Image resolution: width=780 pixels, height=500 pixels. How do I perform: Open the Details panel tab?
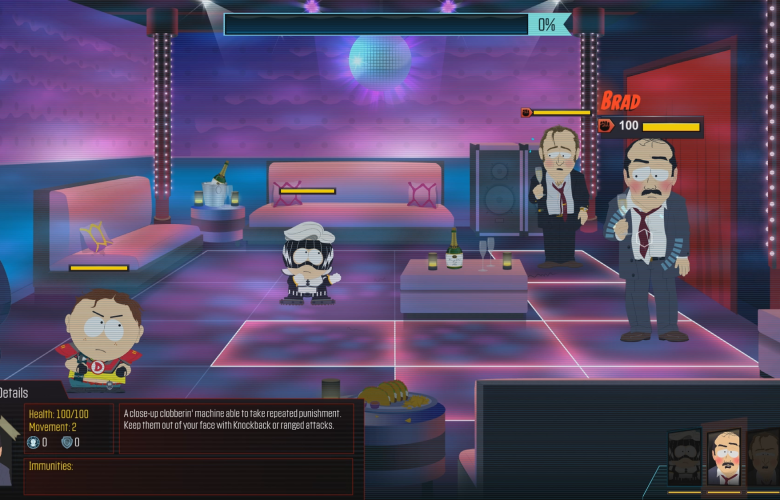pyautogui.click(x=16, y=393)
